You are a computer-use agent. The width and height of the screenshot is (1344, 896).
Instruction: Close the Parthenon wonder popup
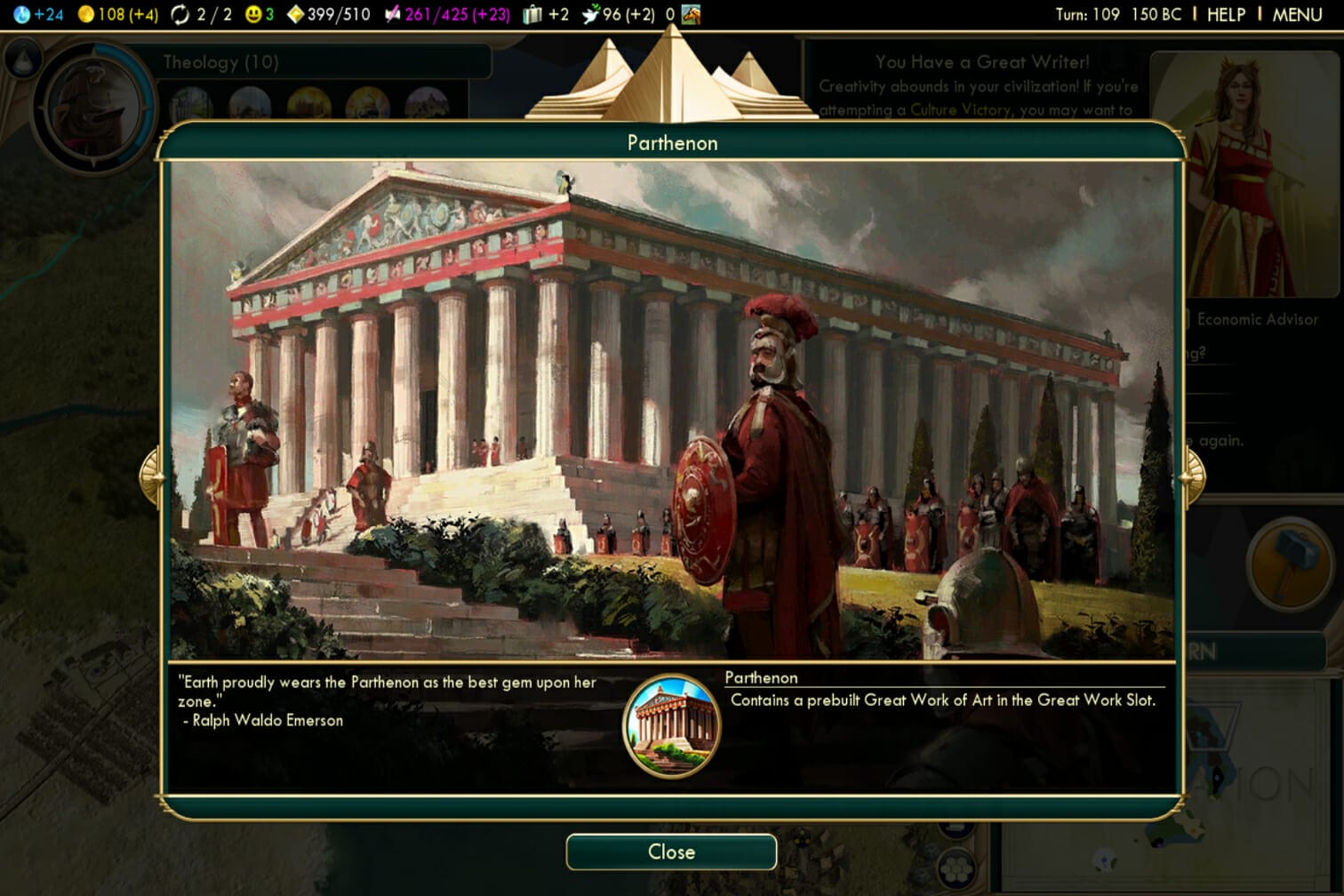pos(671,852)
